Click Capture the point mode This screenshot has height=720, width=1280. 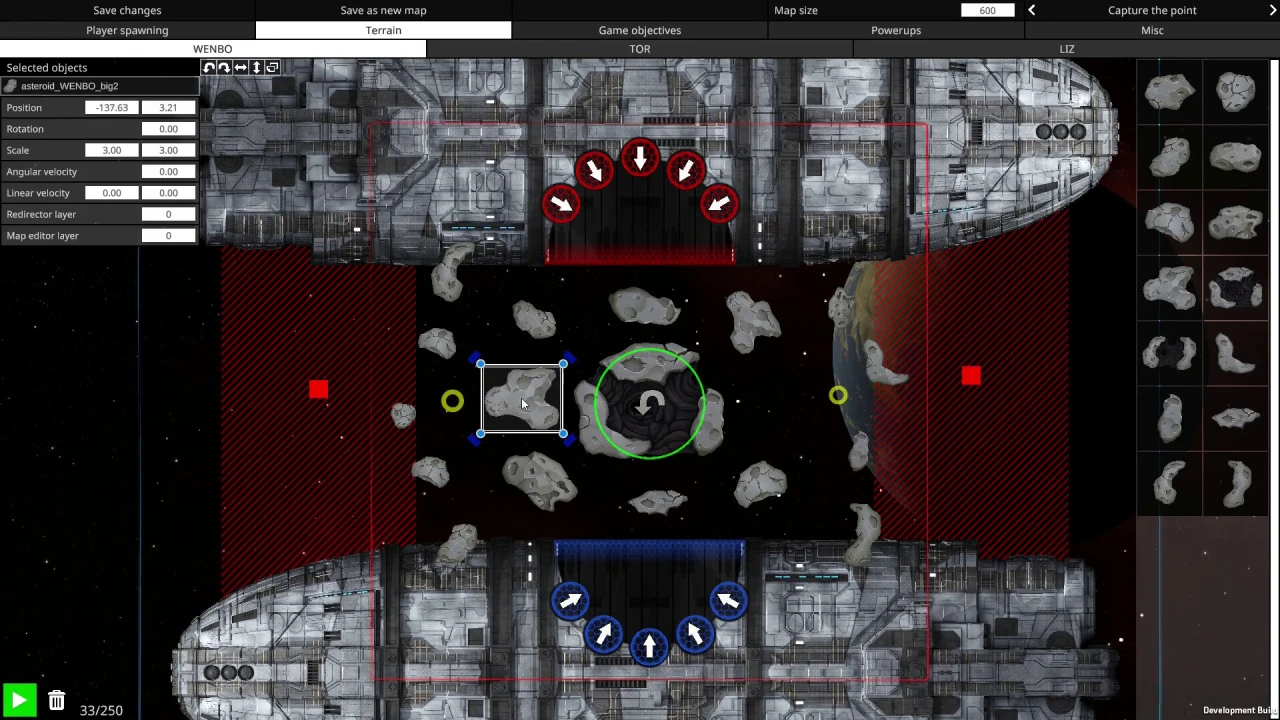click(x=1152, y=10)
